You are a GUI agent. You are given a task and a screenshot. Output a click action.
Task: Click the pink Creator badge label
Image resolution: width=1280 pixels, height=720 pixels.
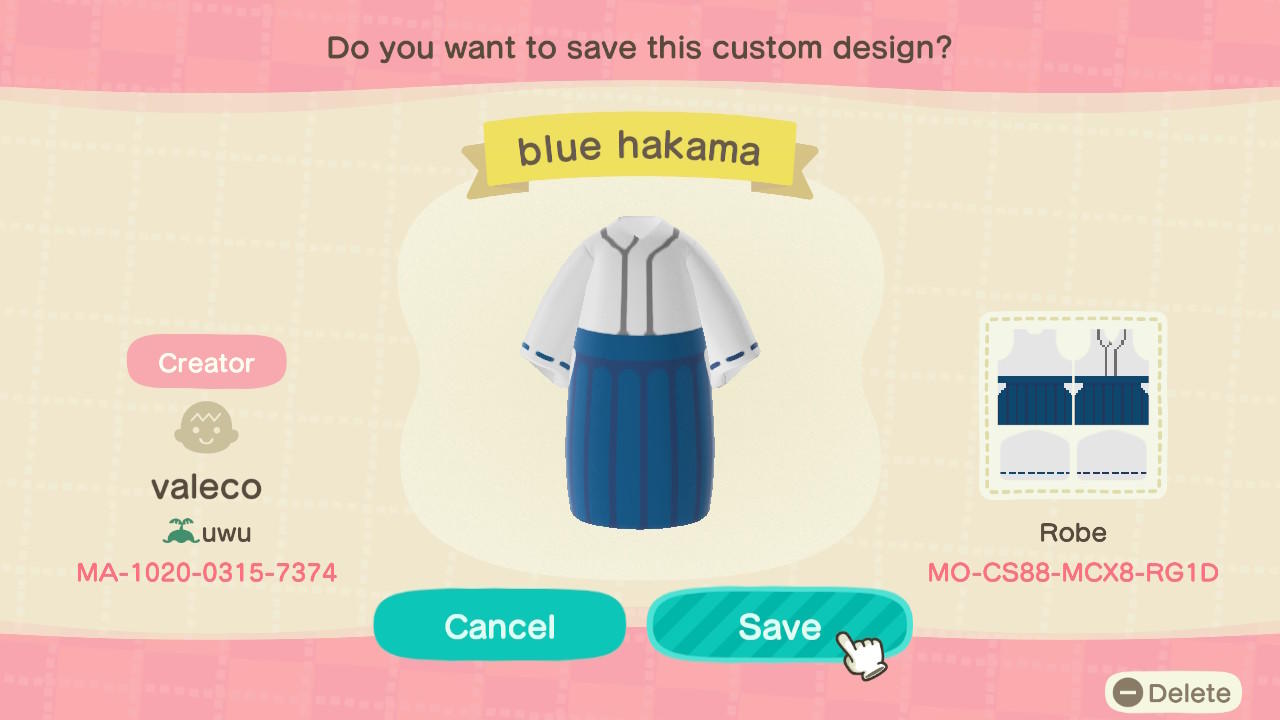(206, 361)
